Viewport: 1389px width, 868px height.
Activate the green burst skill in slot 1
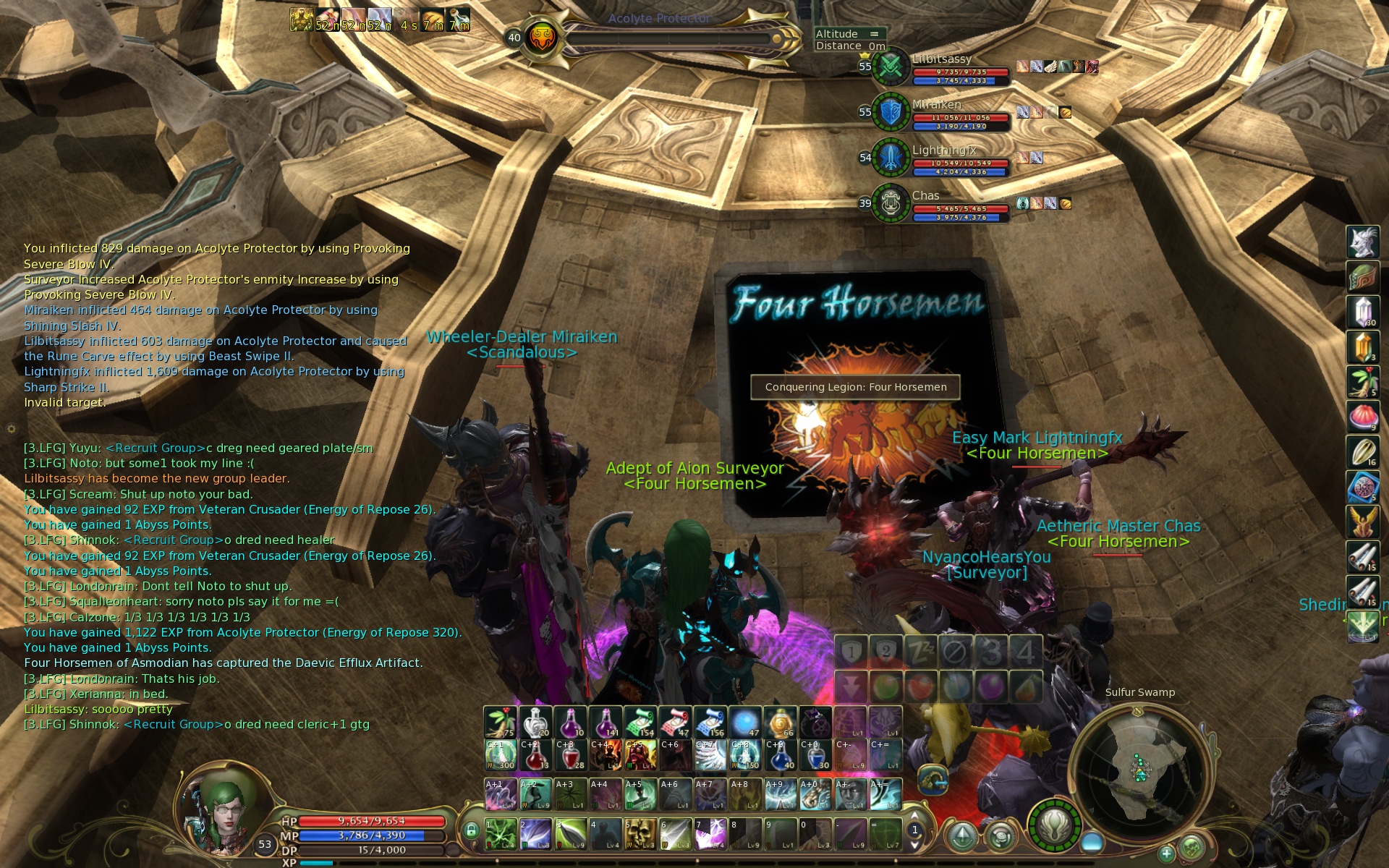[500, 834]
